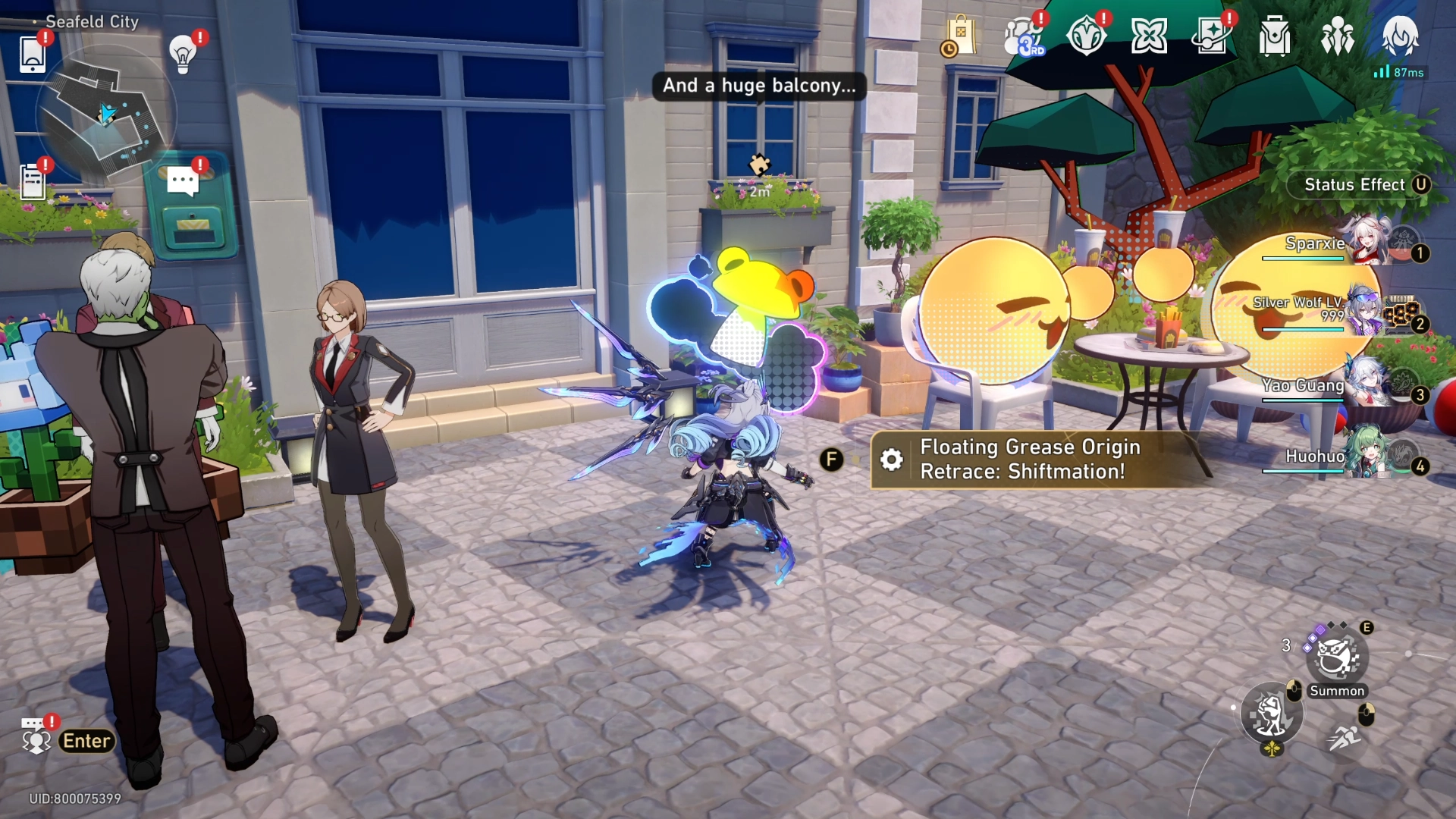The width and height of the screenshot is (1456, 819).
Task: Open the shopping bag store icon
Action: pyautogui.click(x=960, y=36)
